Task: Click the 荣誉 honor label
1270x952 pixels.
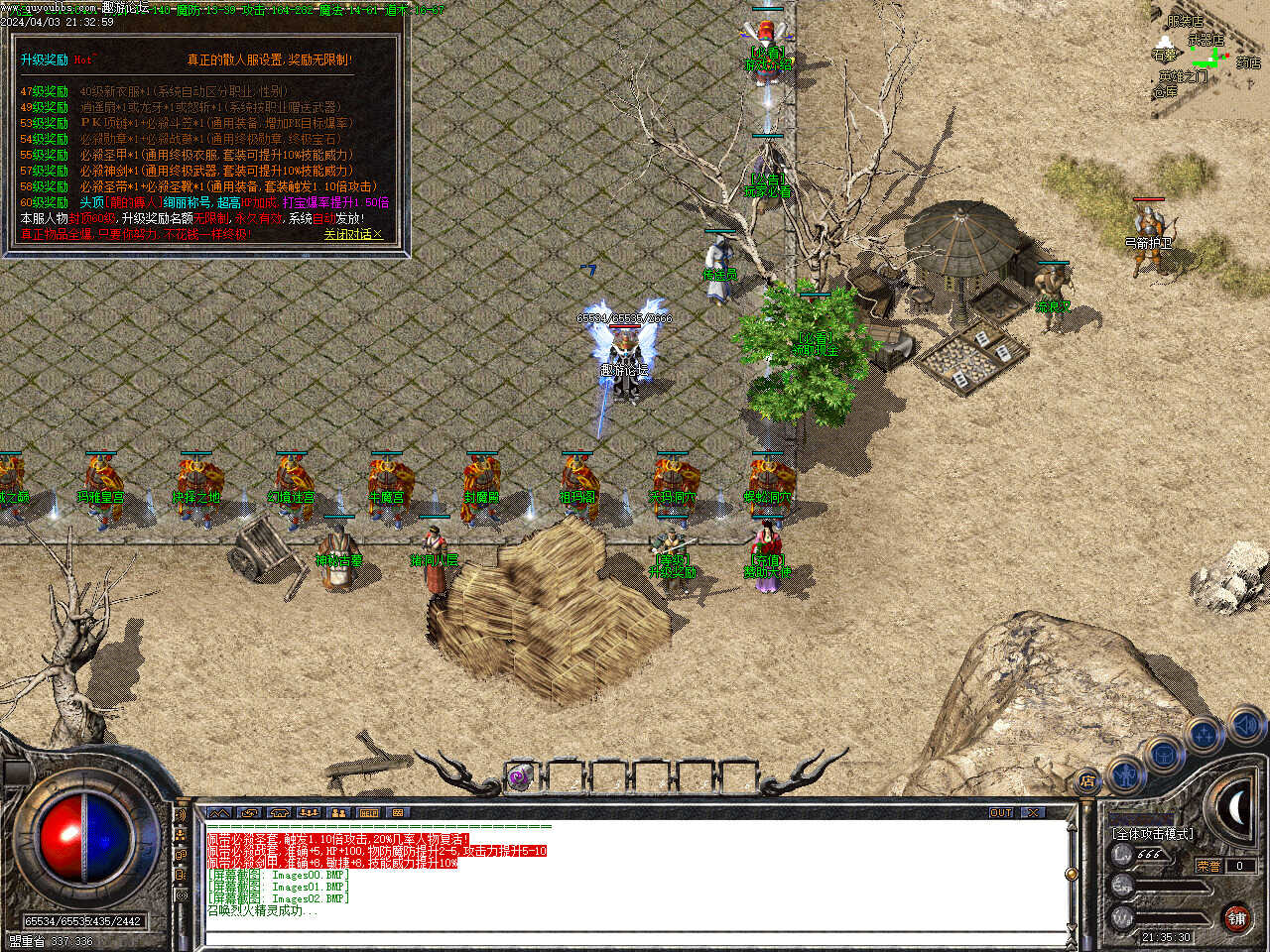Action: tap(1208, 866)
